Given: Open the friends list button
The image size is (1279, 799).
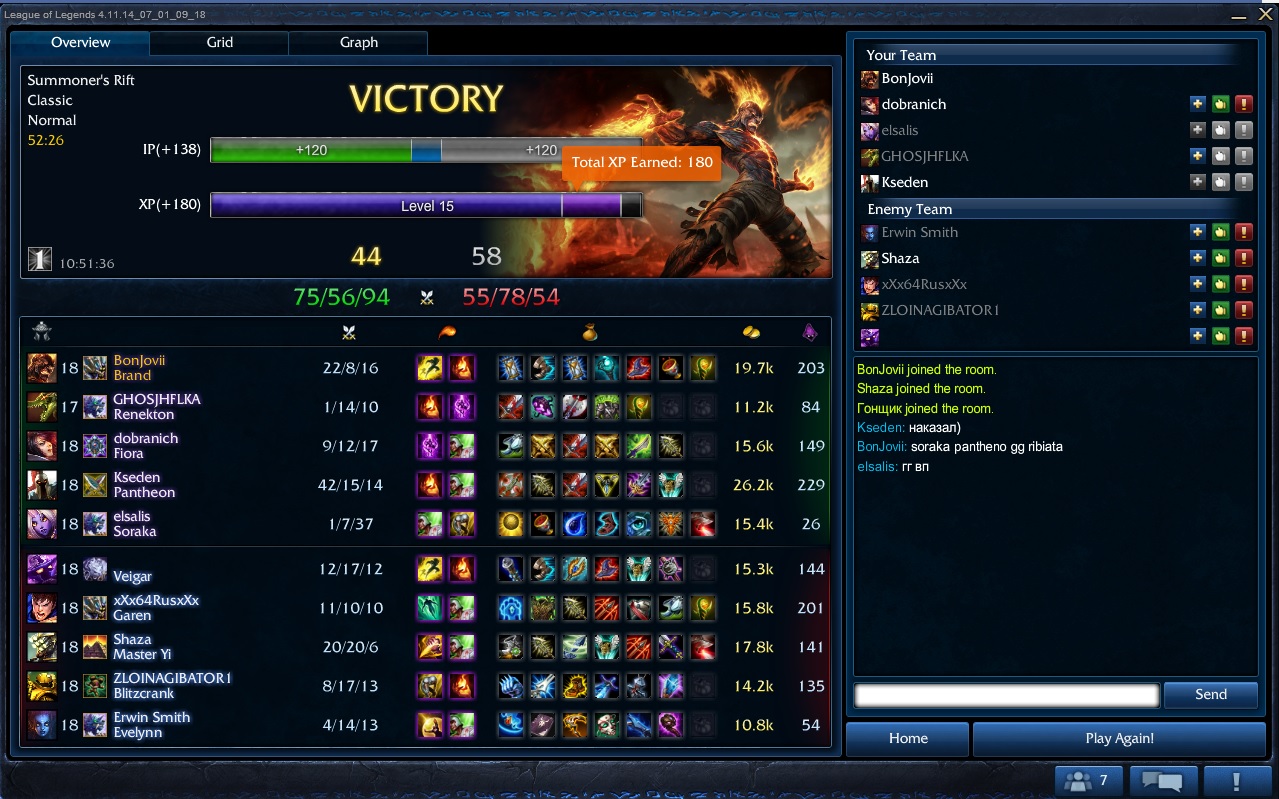Looking at the screenshot, I should click(x=1087, y=781).
